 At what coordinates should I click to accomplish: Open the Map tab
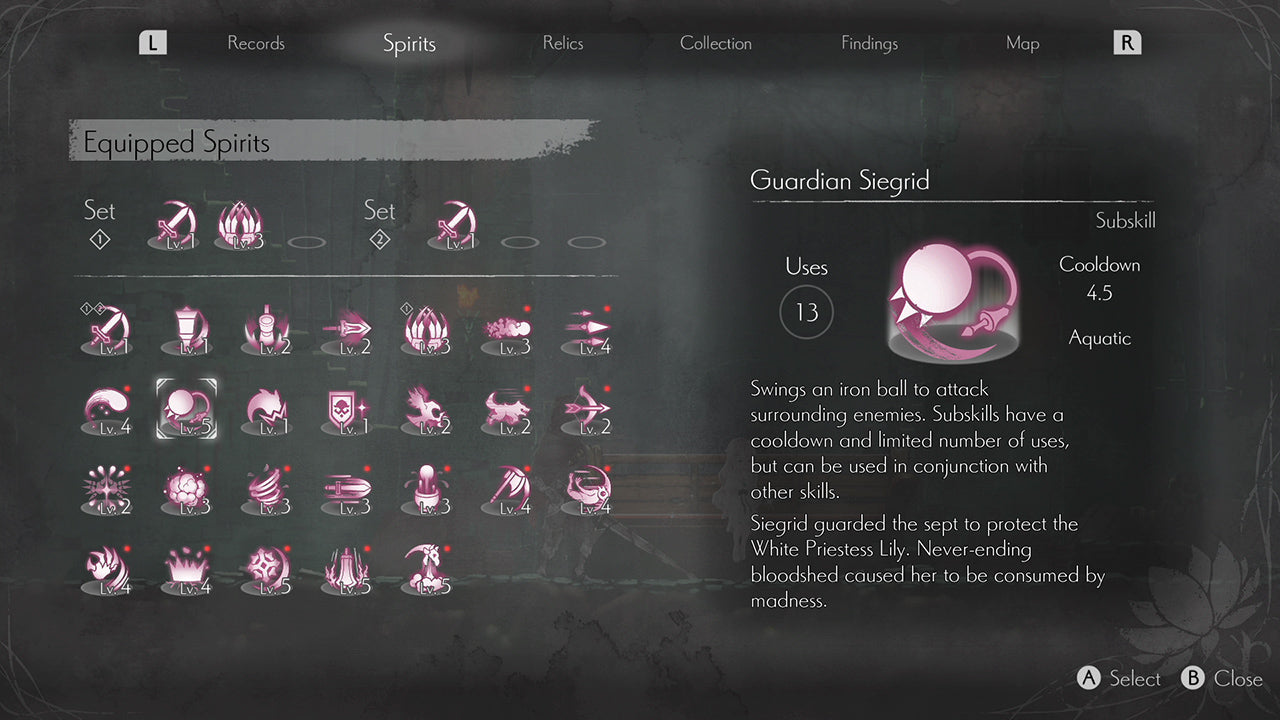click(x=1022, y=43)
